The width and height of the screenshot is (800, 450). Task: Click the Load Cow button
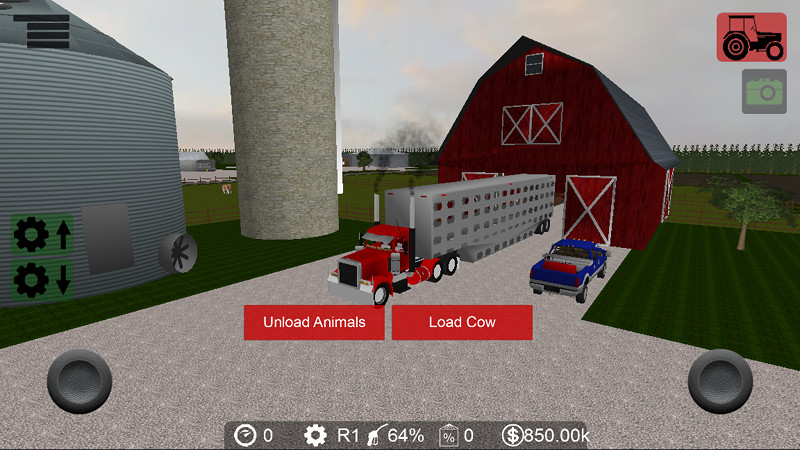tap(462, 322)
